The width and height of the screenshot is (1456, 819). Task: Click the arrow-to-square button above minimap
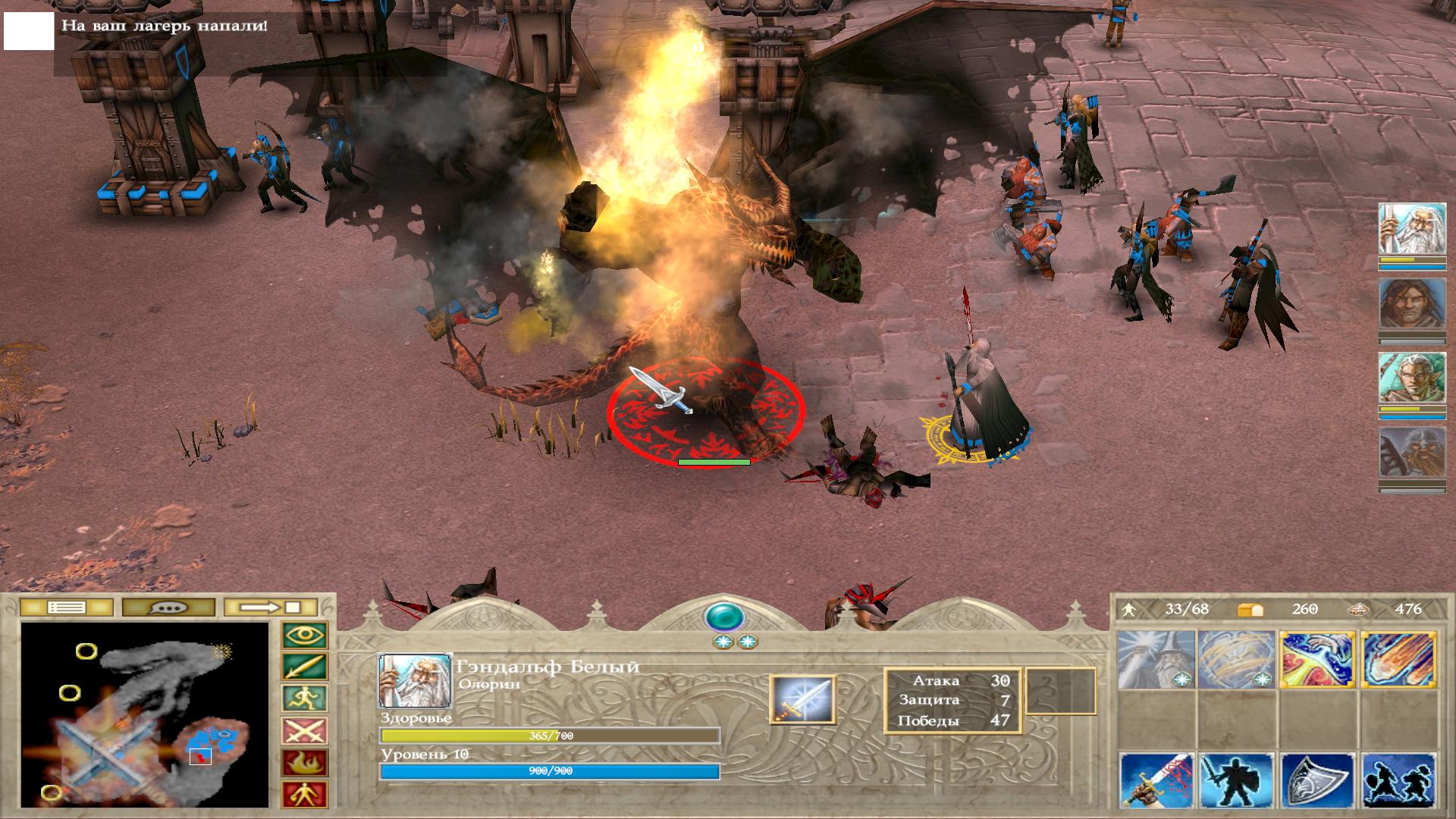click(272, 607)
